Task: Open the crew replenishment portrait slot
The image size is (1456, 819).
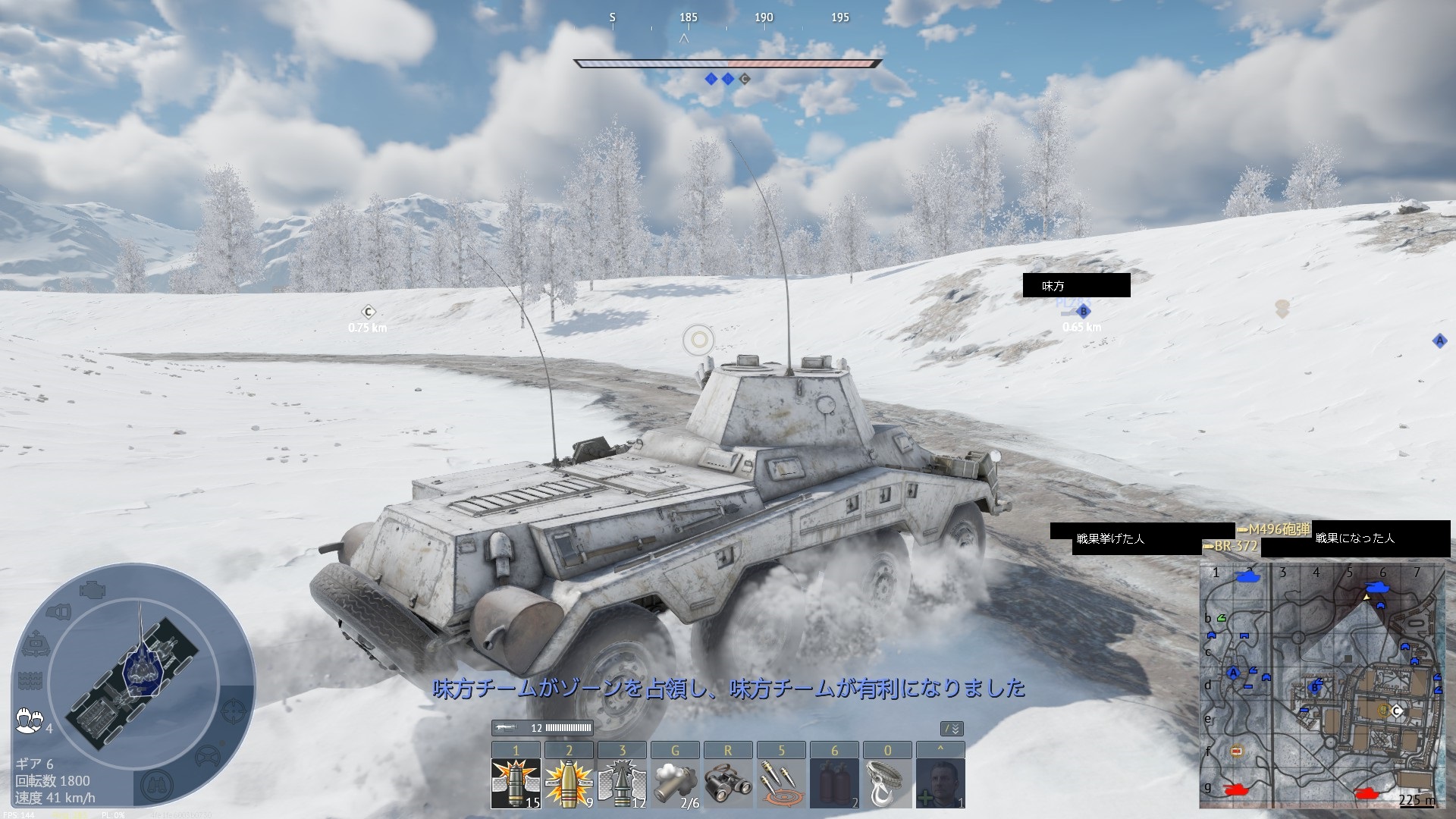Action: click(940, 782)
